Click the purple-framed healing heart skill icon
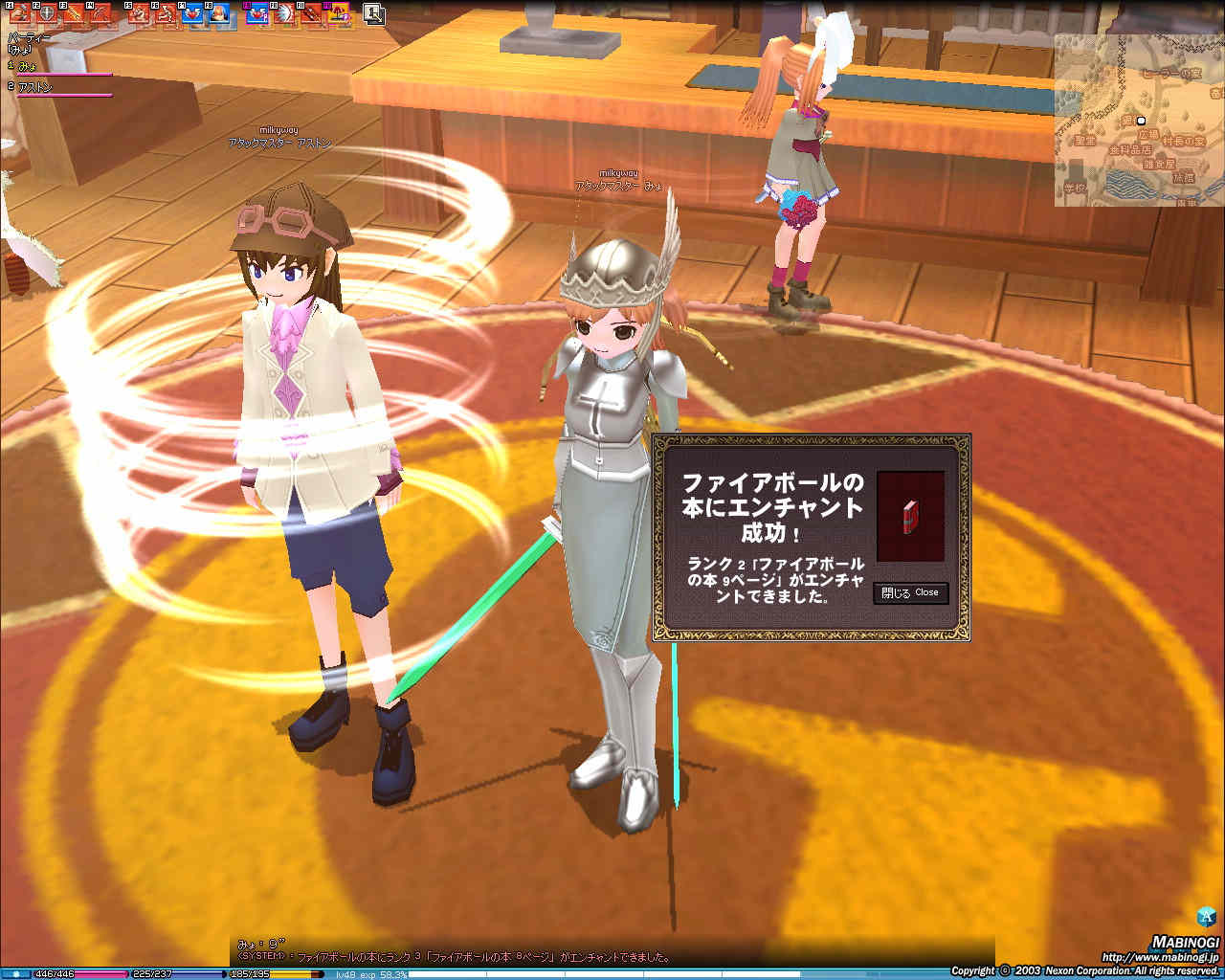The height and width of the screenshot is (980, 1225). tap(255, 12)
